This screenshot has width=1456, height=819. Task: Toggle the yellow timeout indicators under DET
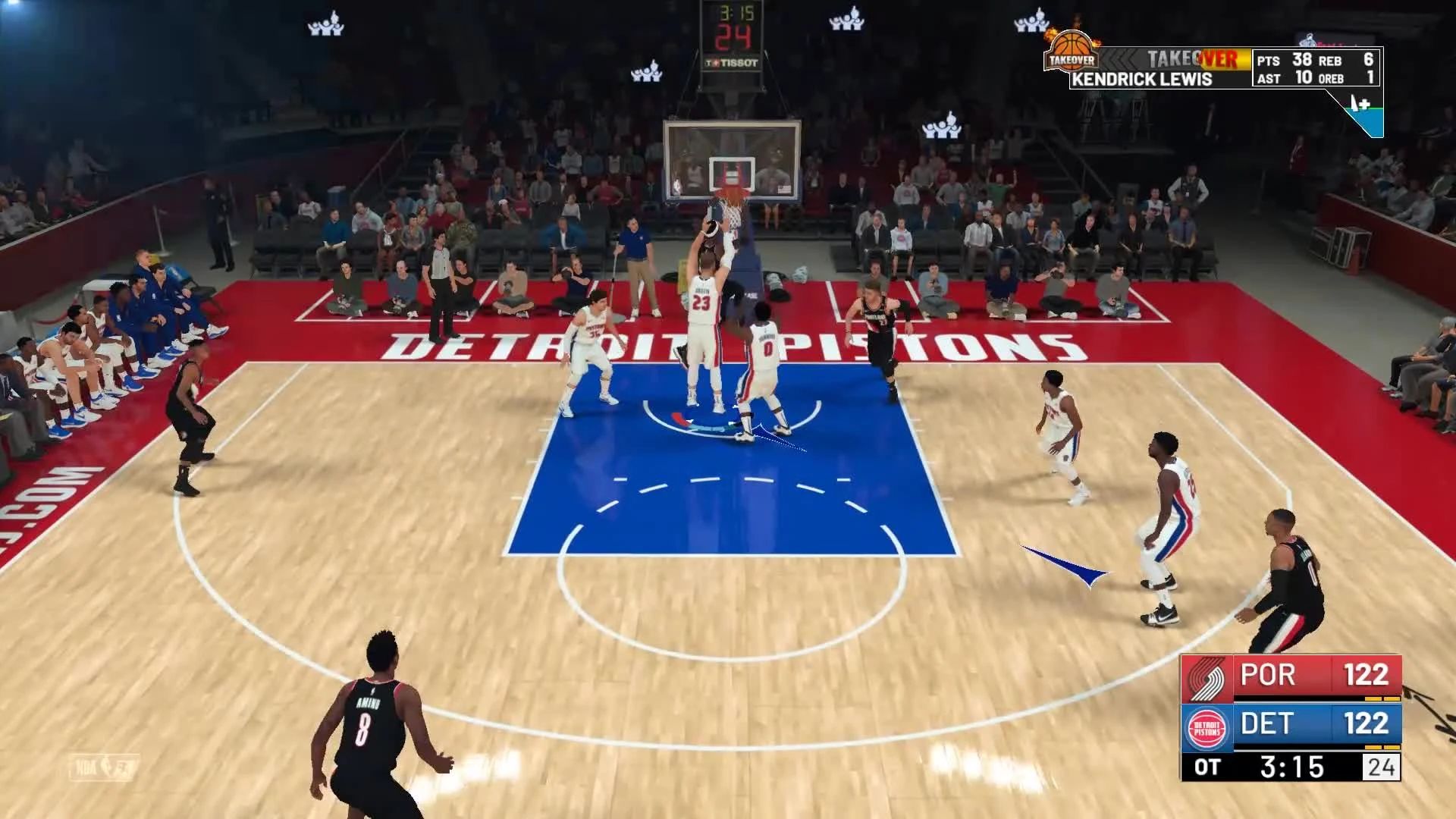point(1382,747)
